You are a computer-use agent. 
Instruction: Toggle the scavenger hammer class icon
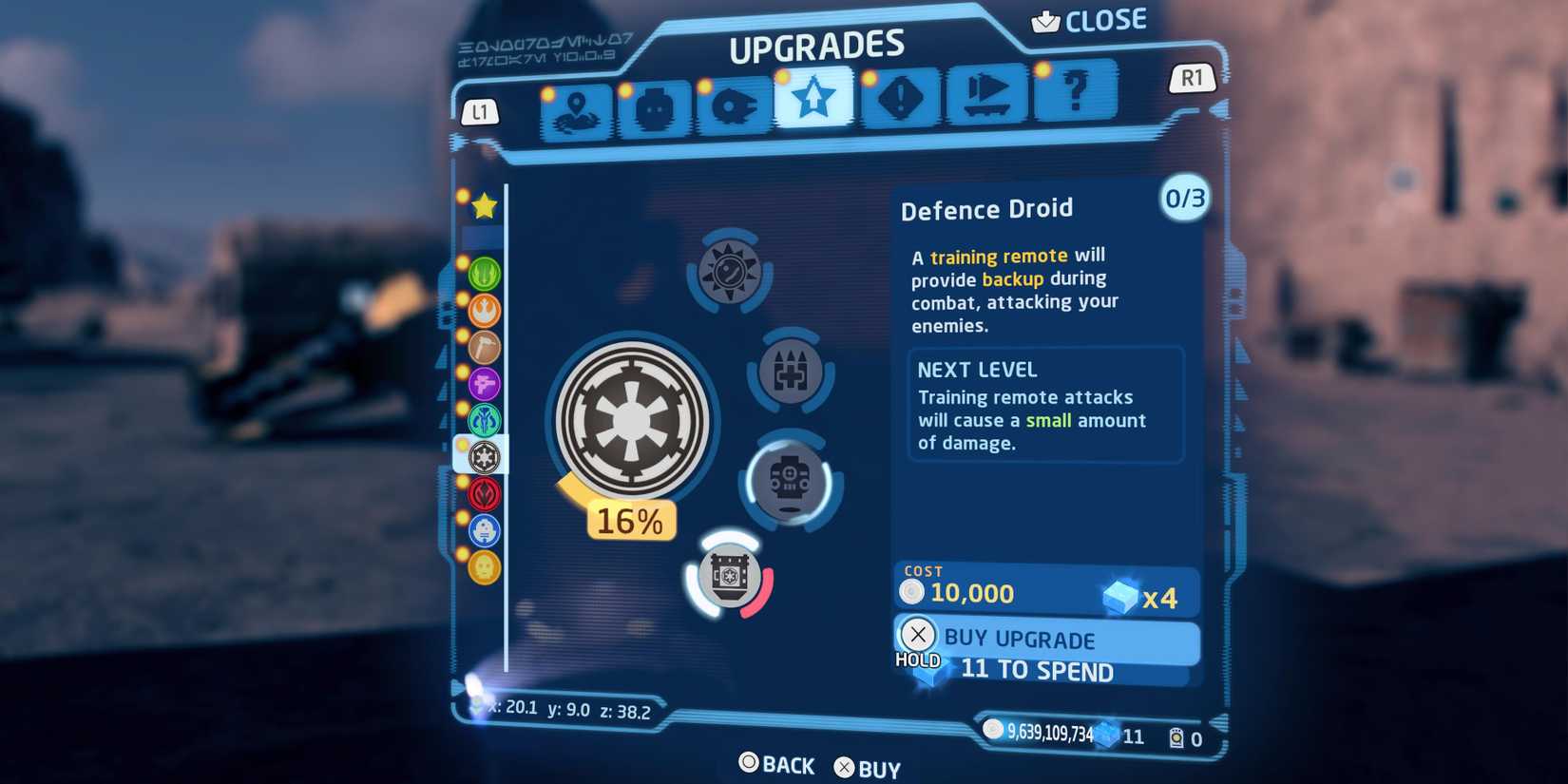pos(485,348)
